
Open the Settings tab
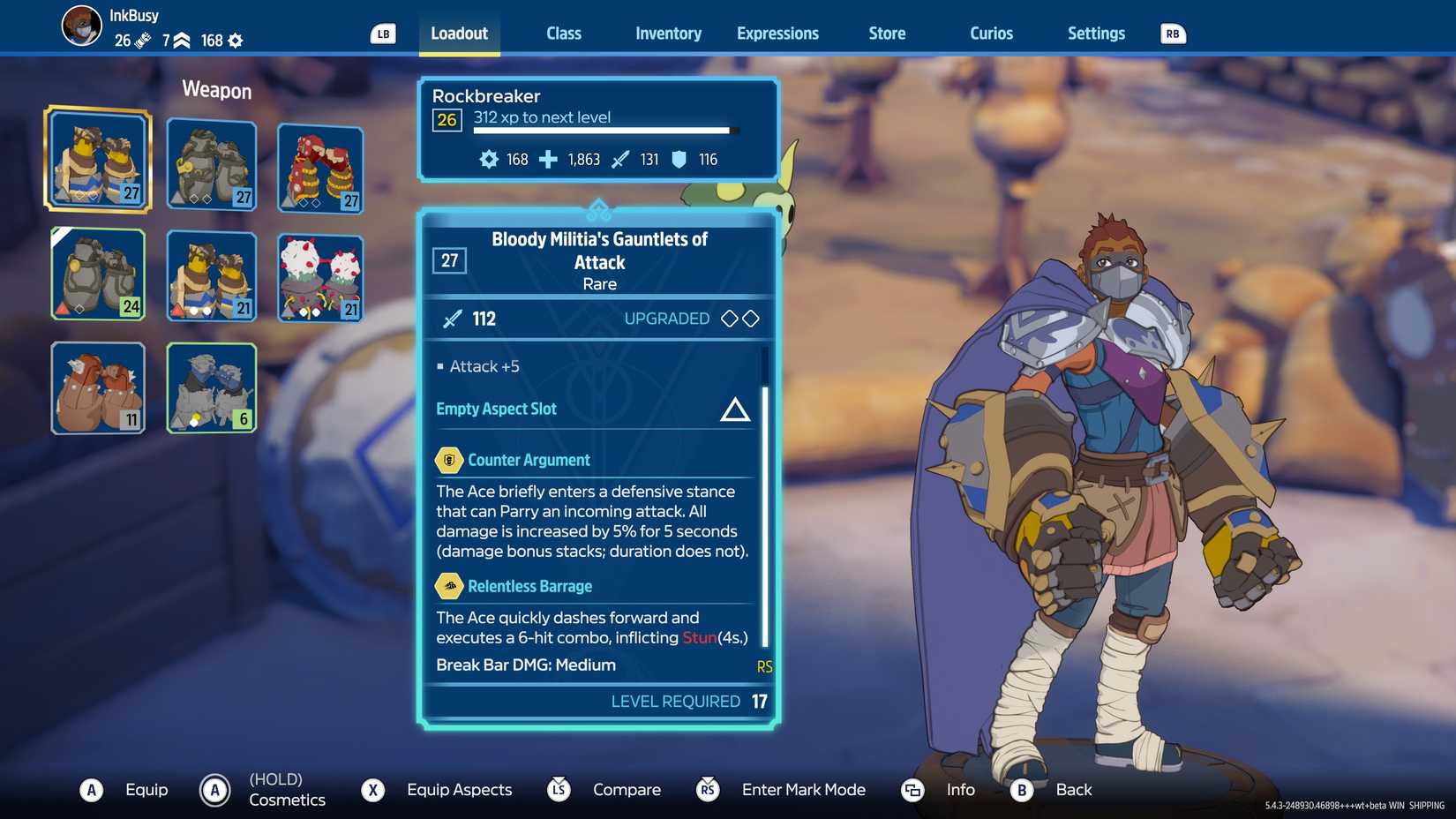point(1096,34)
